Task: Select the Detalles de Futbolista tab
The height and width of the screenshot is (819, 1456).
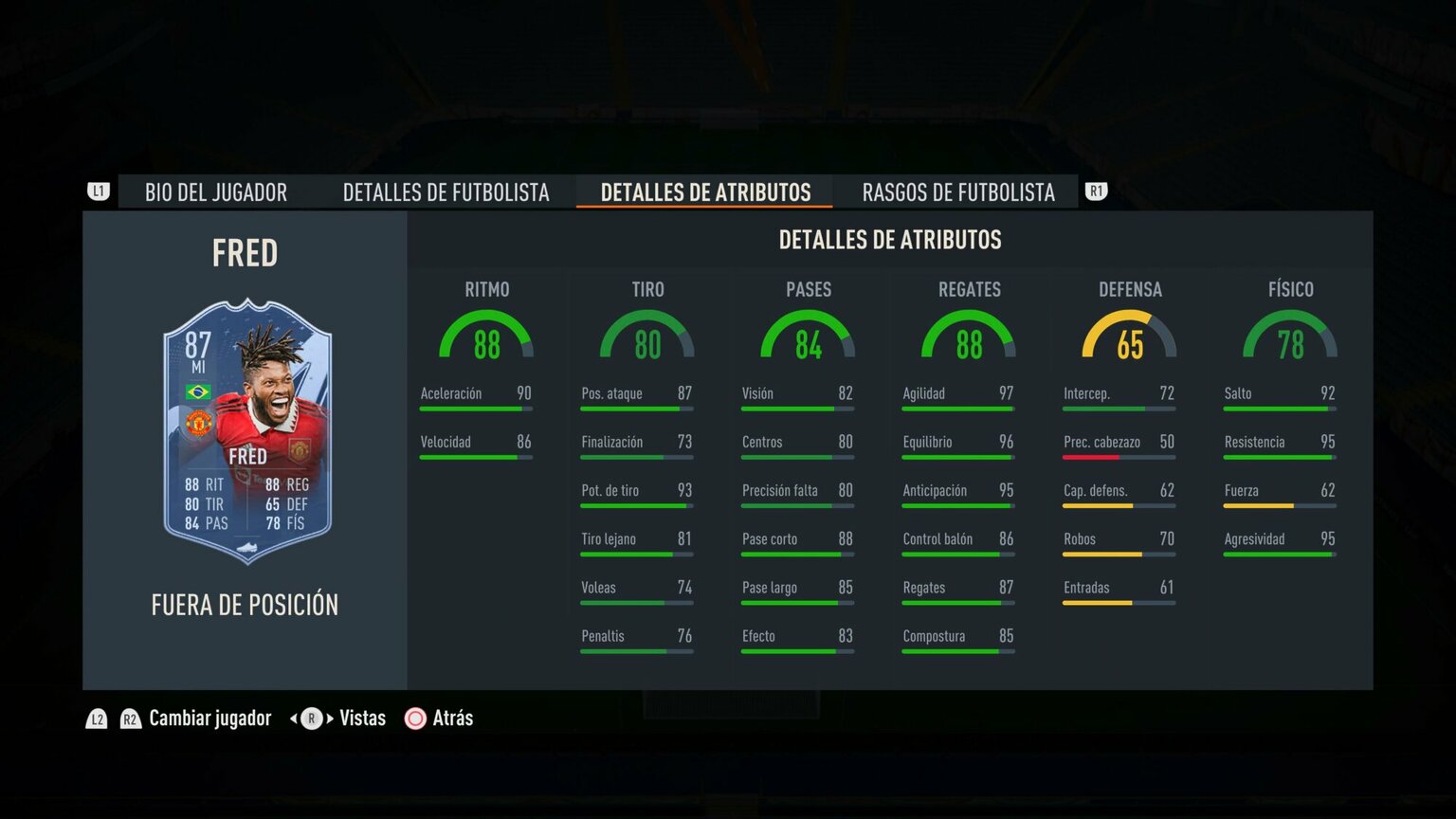Action: [446, 192]
